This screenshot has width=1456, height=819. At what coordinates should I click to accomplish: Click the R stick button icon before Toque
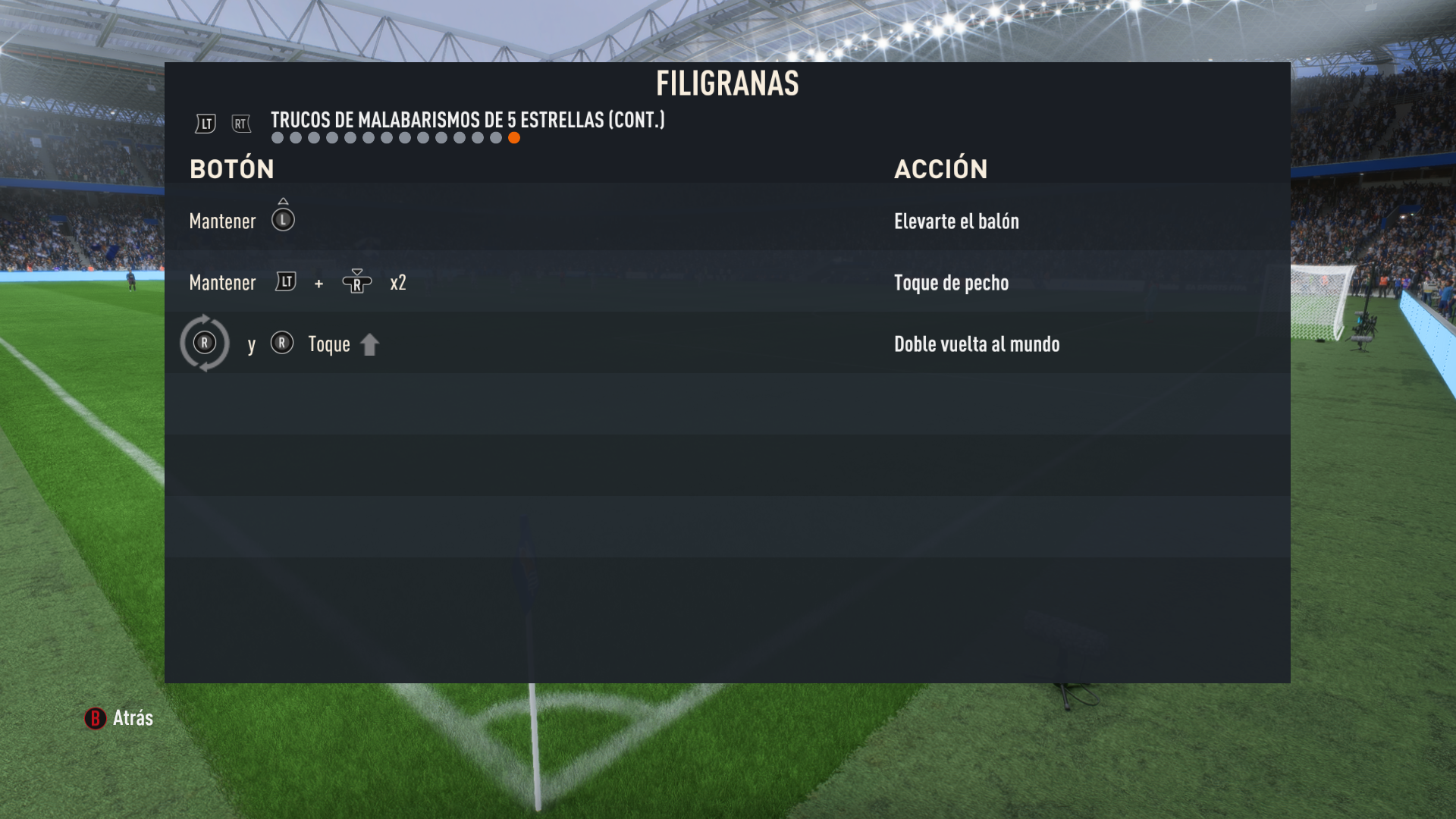[282, 344]
